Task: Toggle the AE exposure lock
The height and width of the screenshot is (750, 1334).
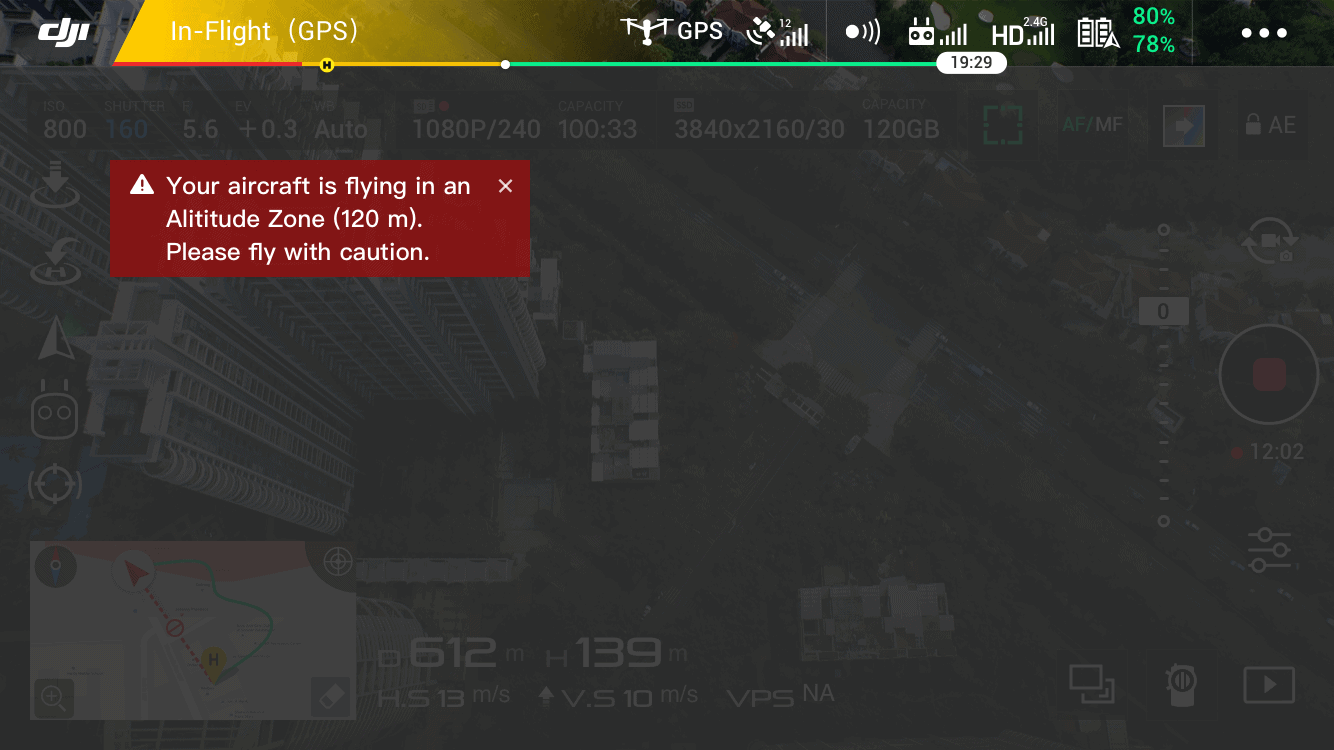Action: pos(1270,125)
